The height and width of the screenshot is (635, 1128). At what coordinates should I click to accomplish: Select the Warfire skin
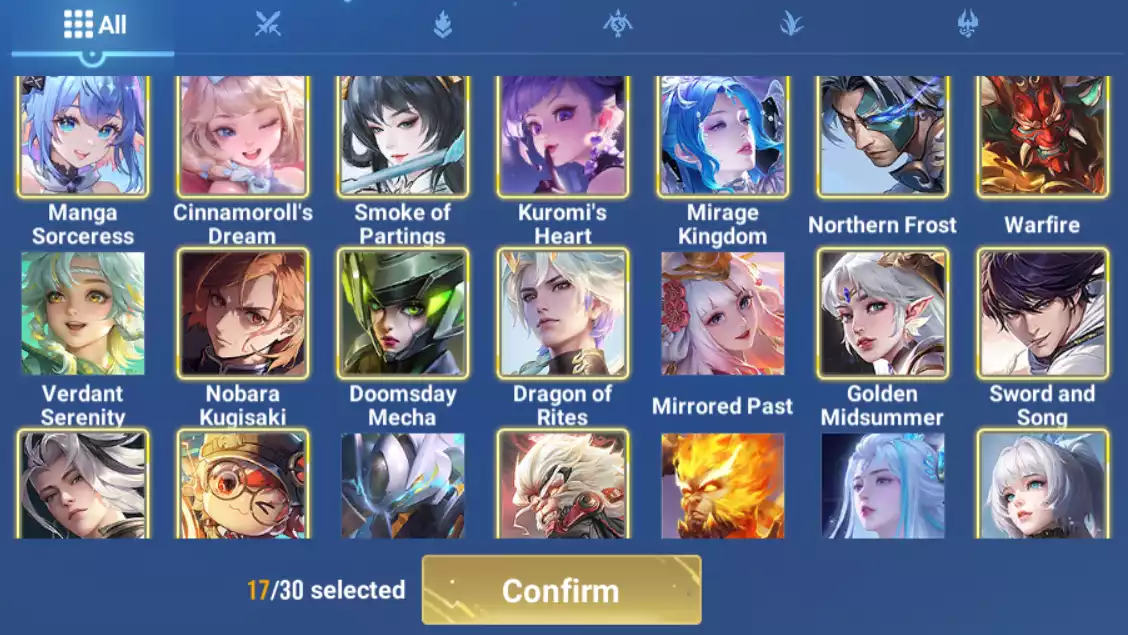pos(1042,136)
